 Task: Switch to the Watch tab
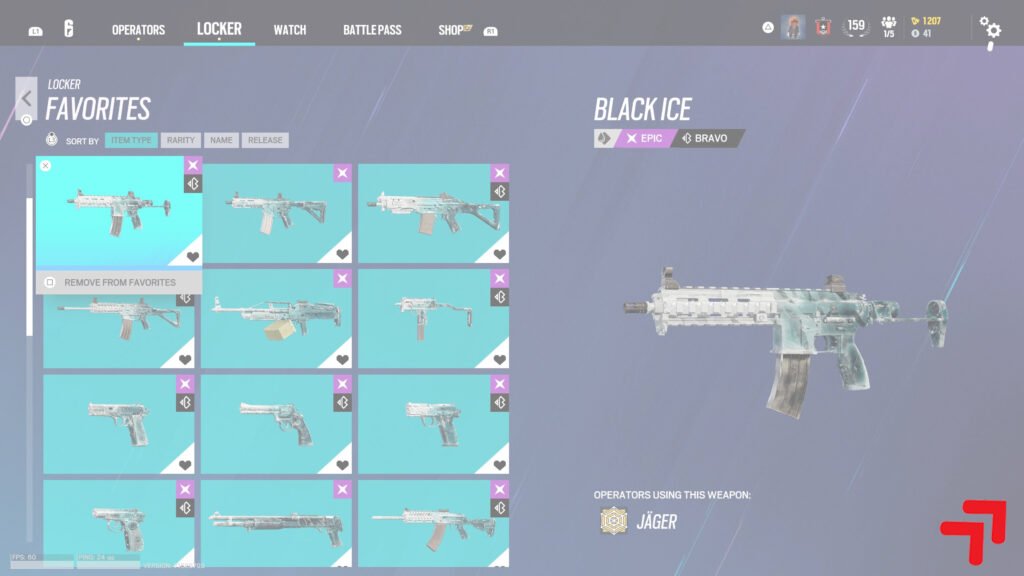[x=290, y=30]
